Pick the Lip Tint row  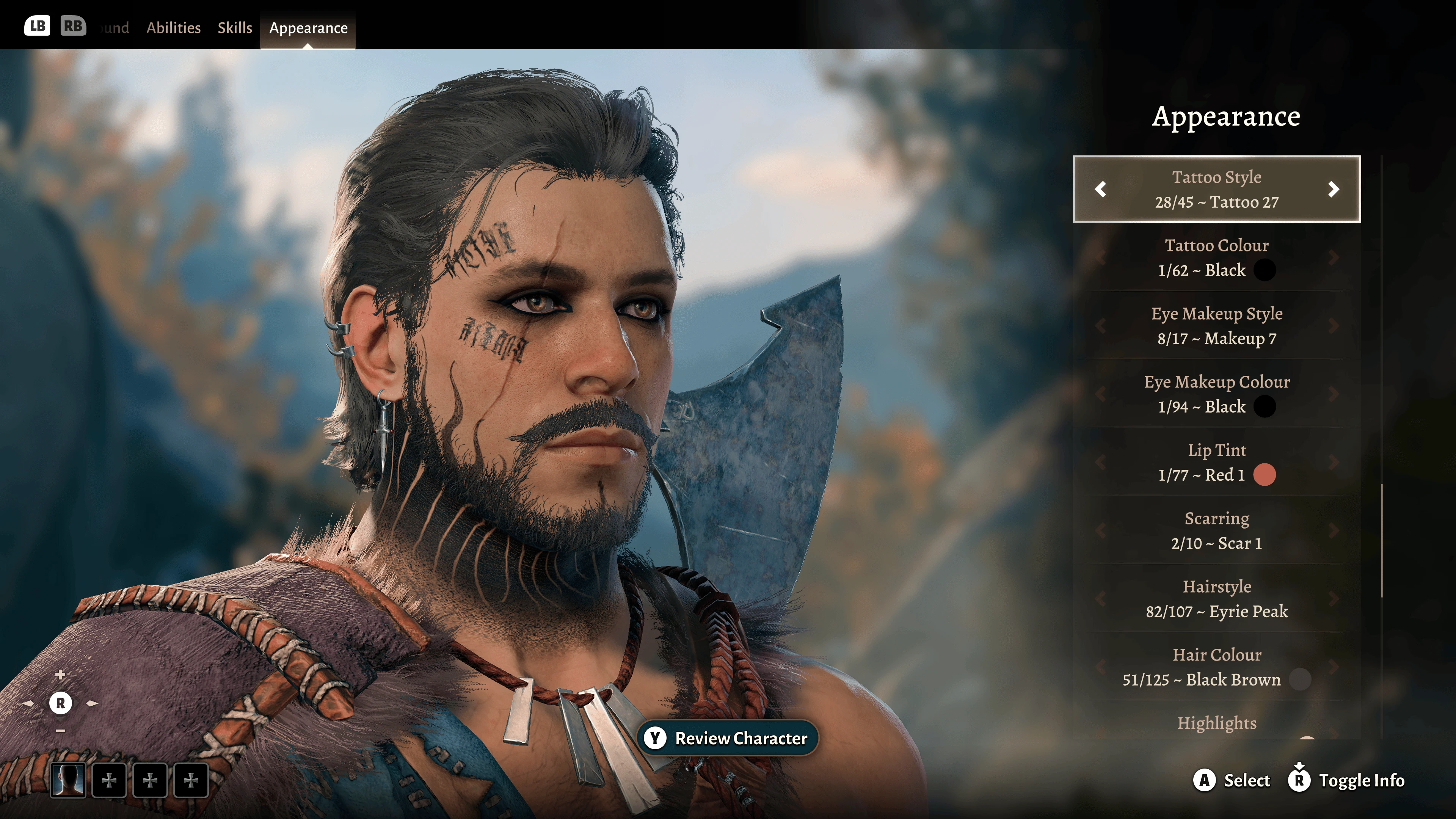1216,462
